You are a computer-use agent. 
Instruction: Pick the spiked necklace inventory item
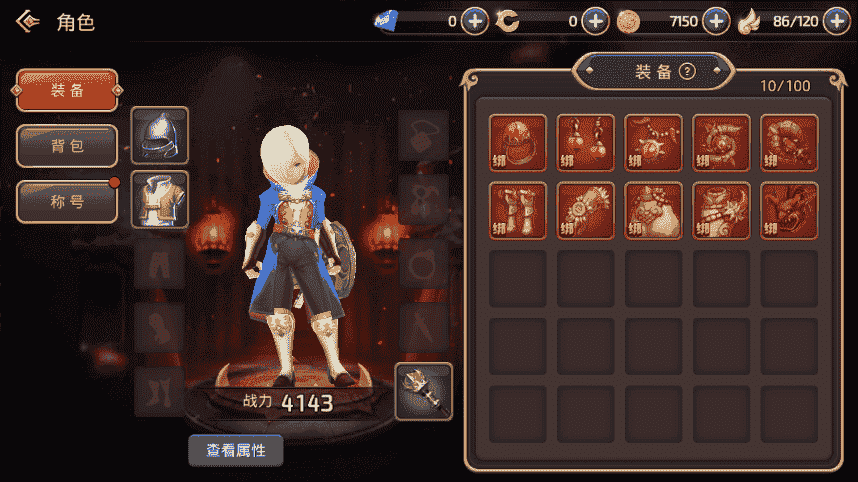pyautogui.click(x=654, y=143)
